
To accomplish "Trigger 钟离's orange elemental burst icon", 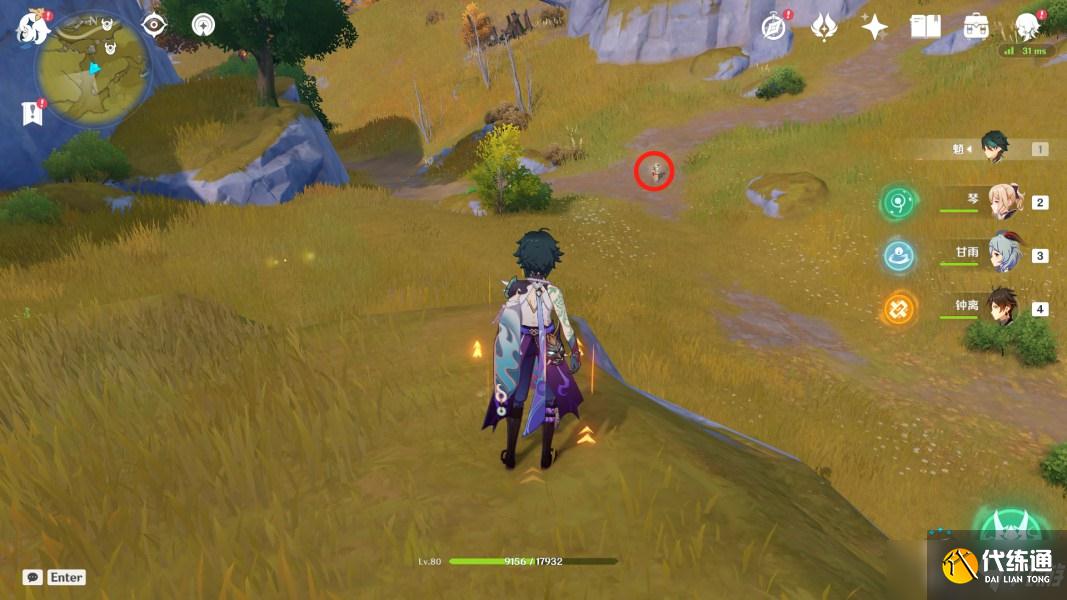I will 899,308.
